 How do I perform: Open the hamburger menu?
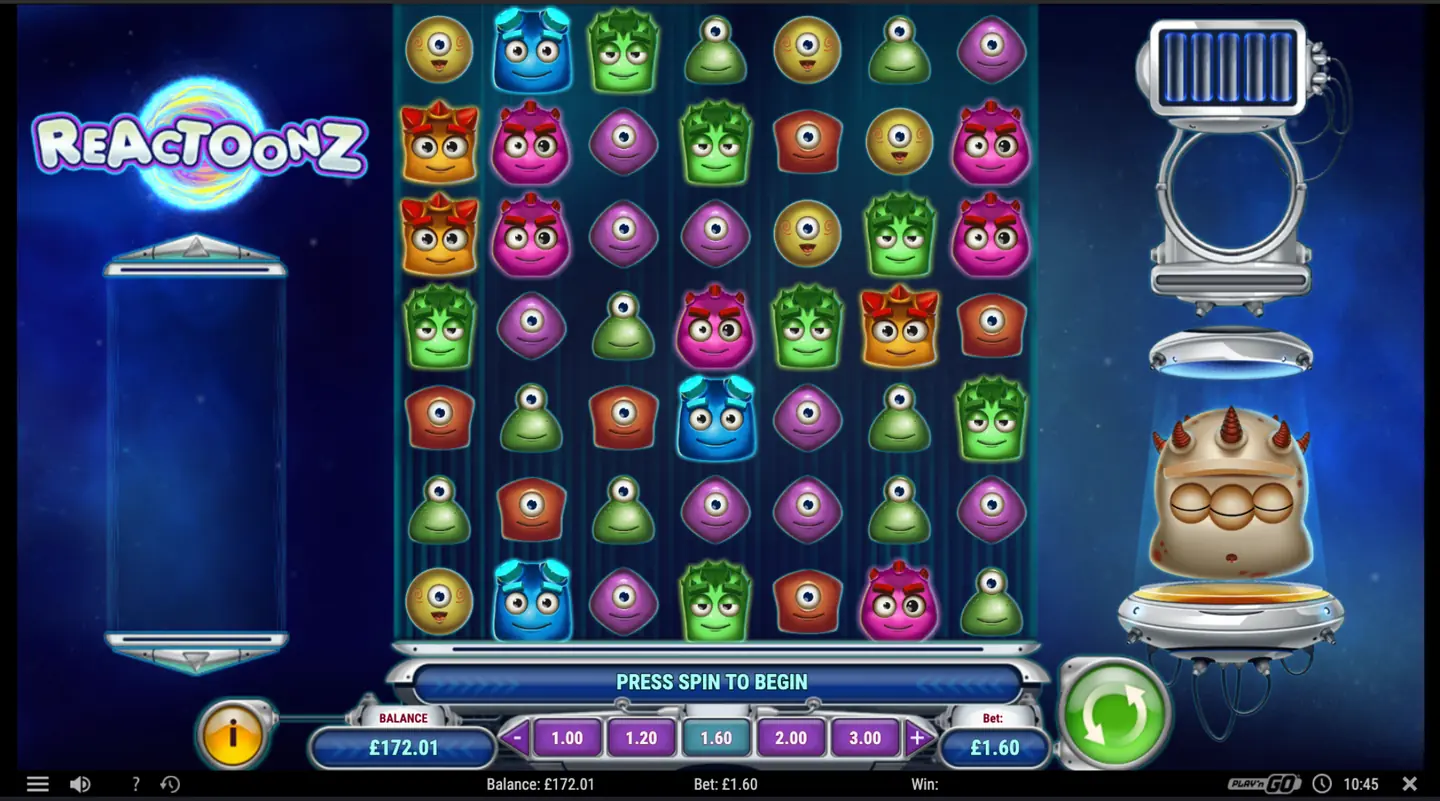tap(38, 784)
